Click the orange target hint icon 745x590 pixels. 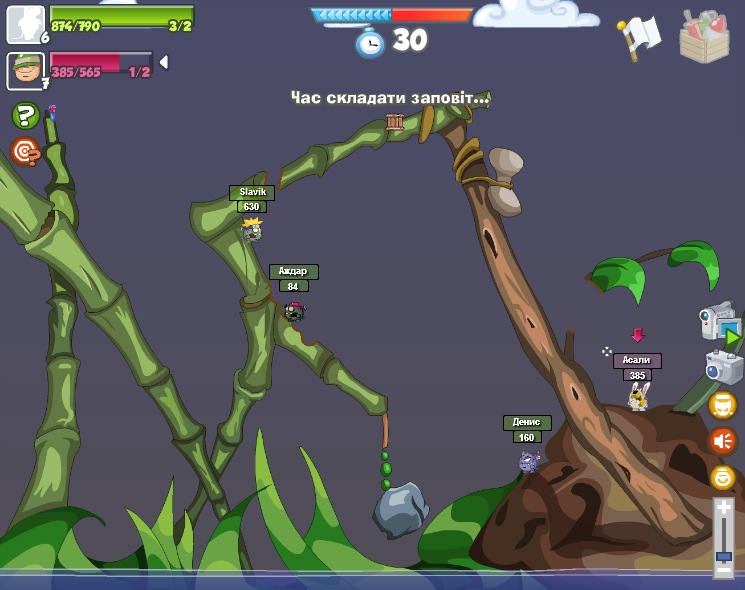click(25, 152)
